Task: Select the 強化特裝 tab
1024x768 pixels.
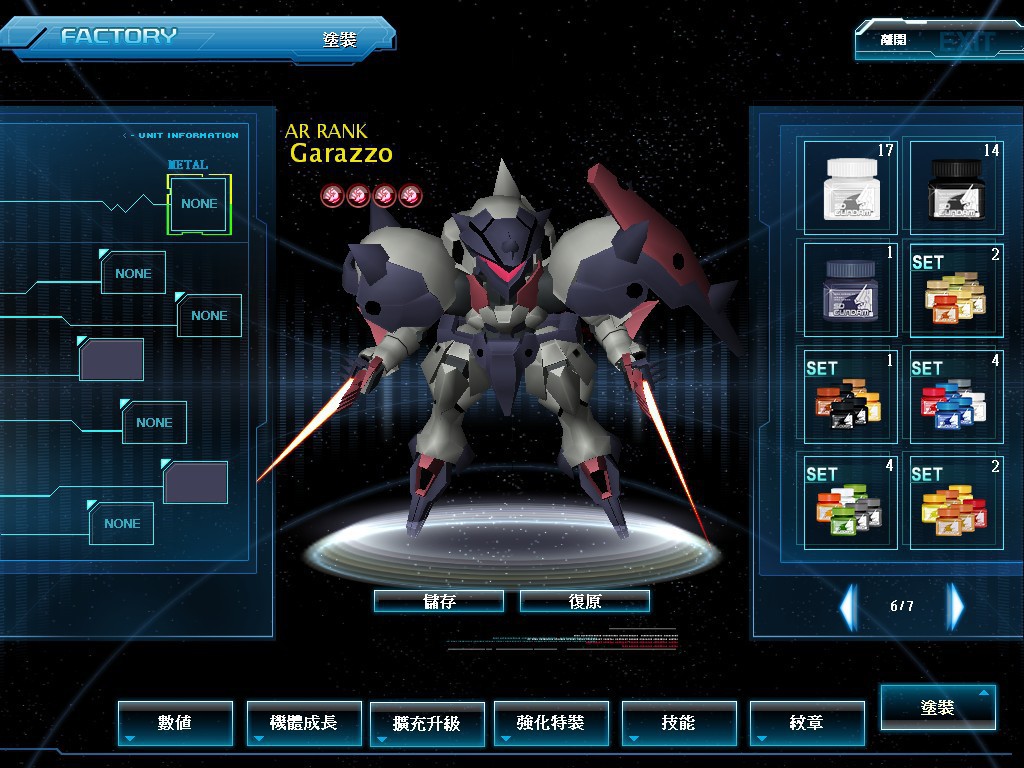Action: [x=551, y=722]
